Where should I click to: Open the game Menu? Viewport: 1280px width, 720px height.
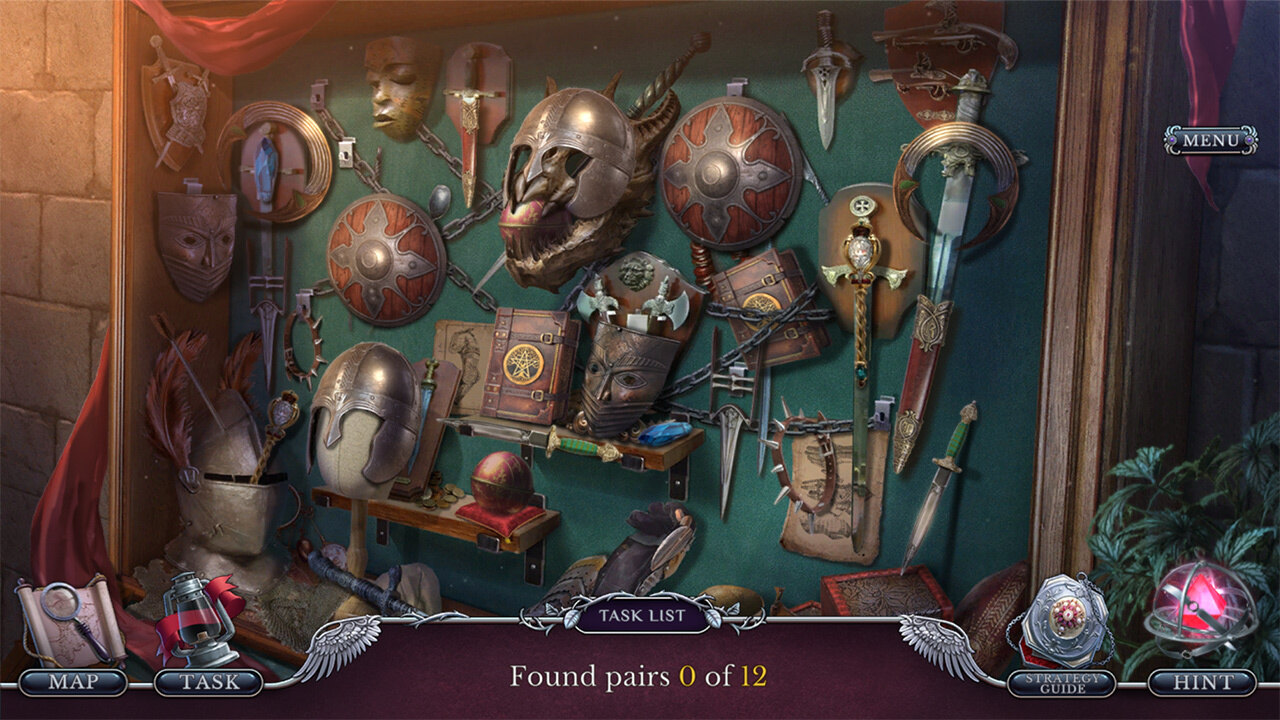coord(1210,140)
